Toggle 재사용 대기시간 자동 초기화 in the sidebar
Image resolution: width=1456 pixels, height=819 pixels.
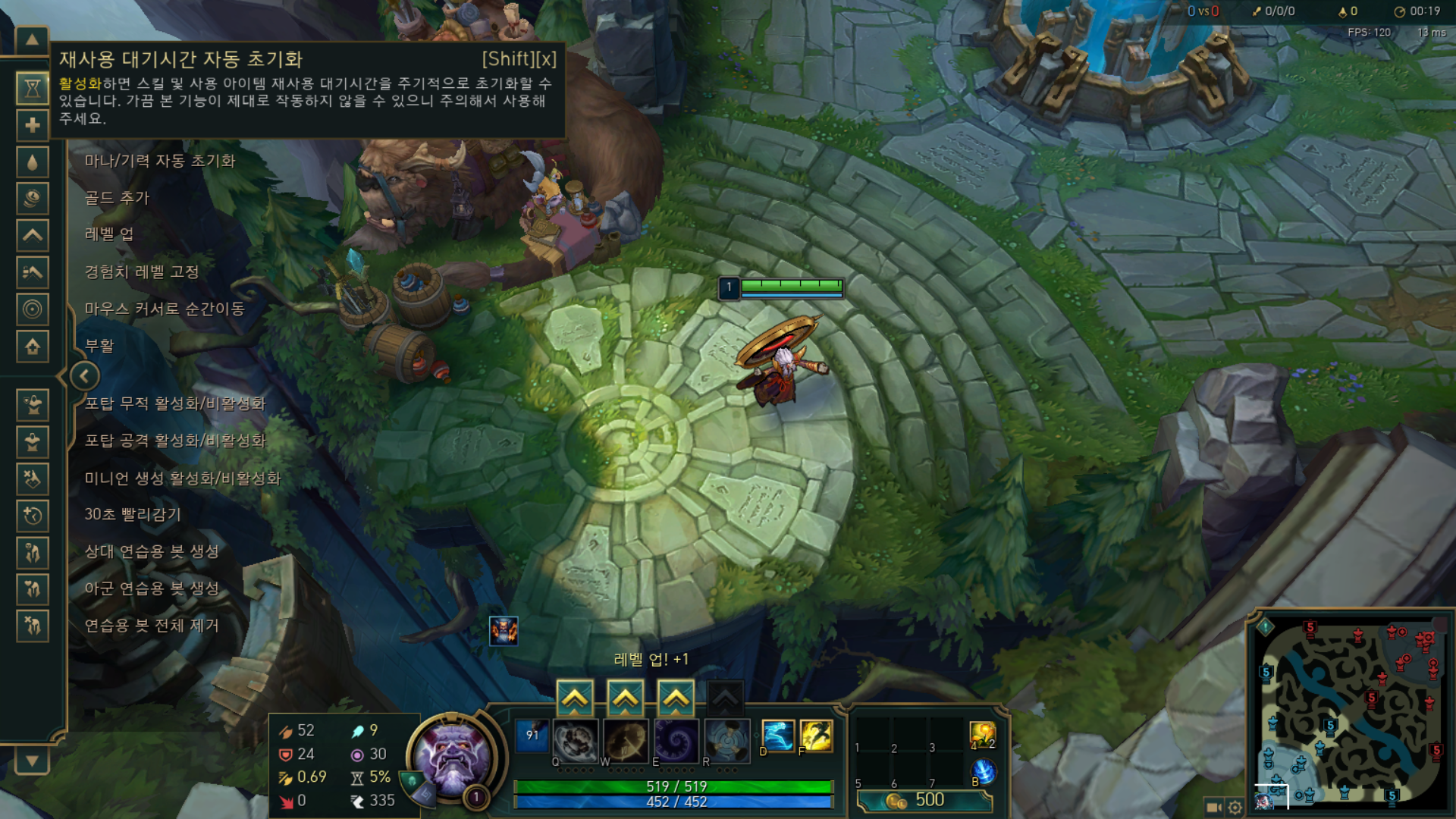32,89
